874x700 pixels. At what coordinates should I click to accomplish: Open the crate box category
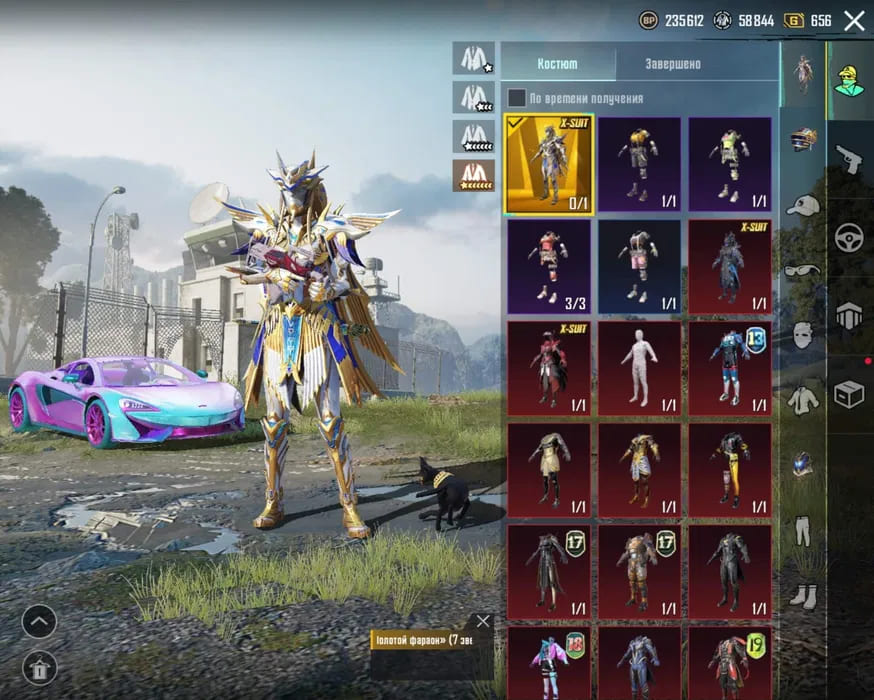[x=849, y=394]
